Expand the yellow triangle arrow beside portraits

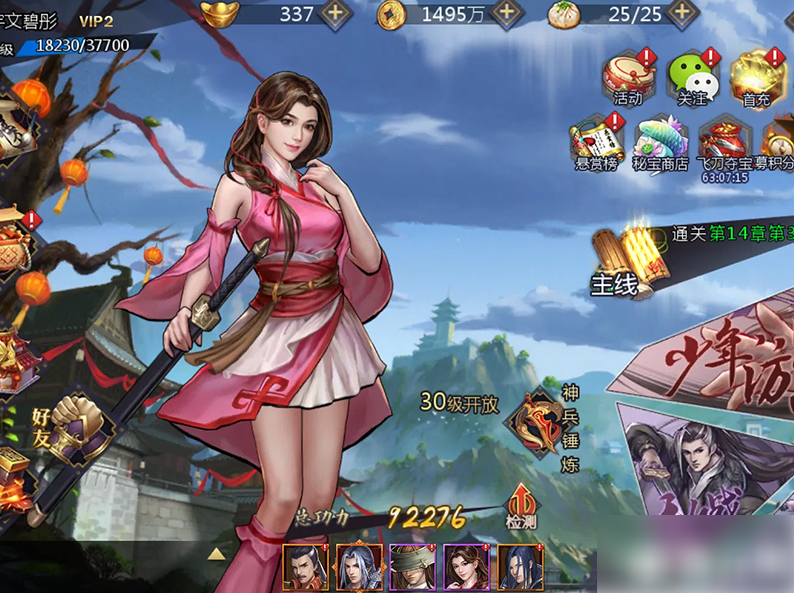click(216, 552)
